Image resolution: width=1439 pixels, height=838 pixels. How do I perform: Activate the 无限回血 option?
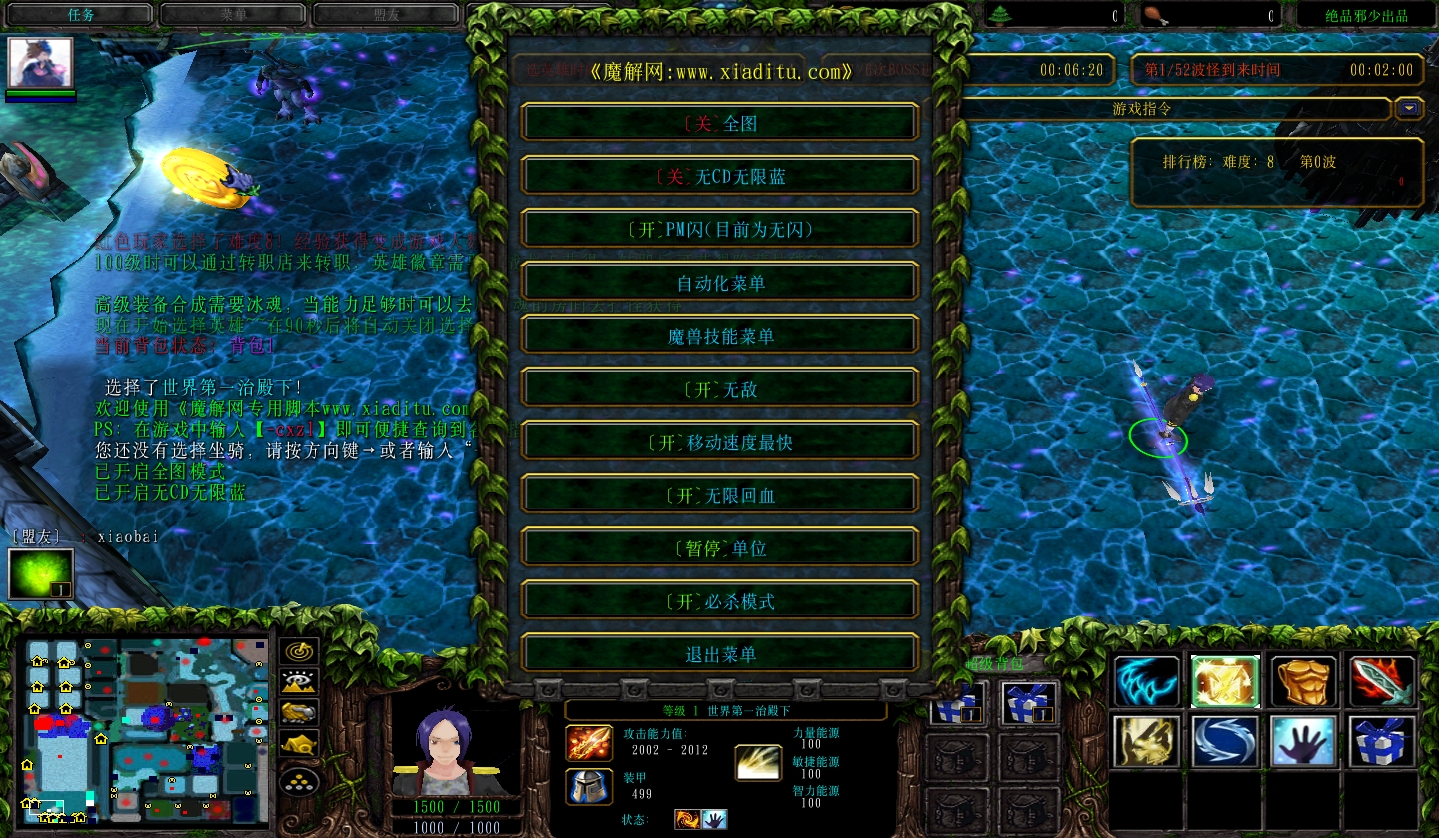[x=720, y=495]
